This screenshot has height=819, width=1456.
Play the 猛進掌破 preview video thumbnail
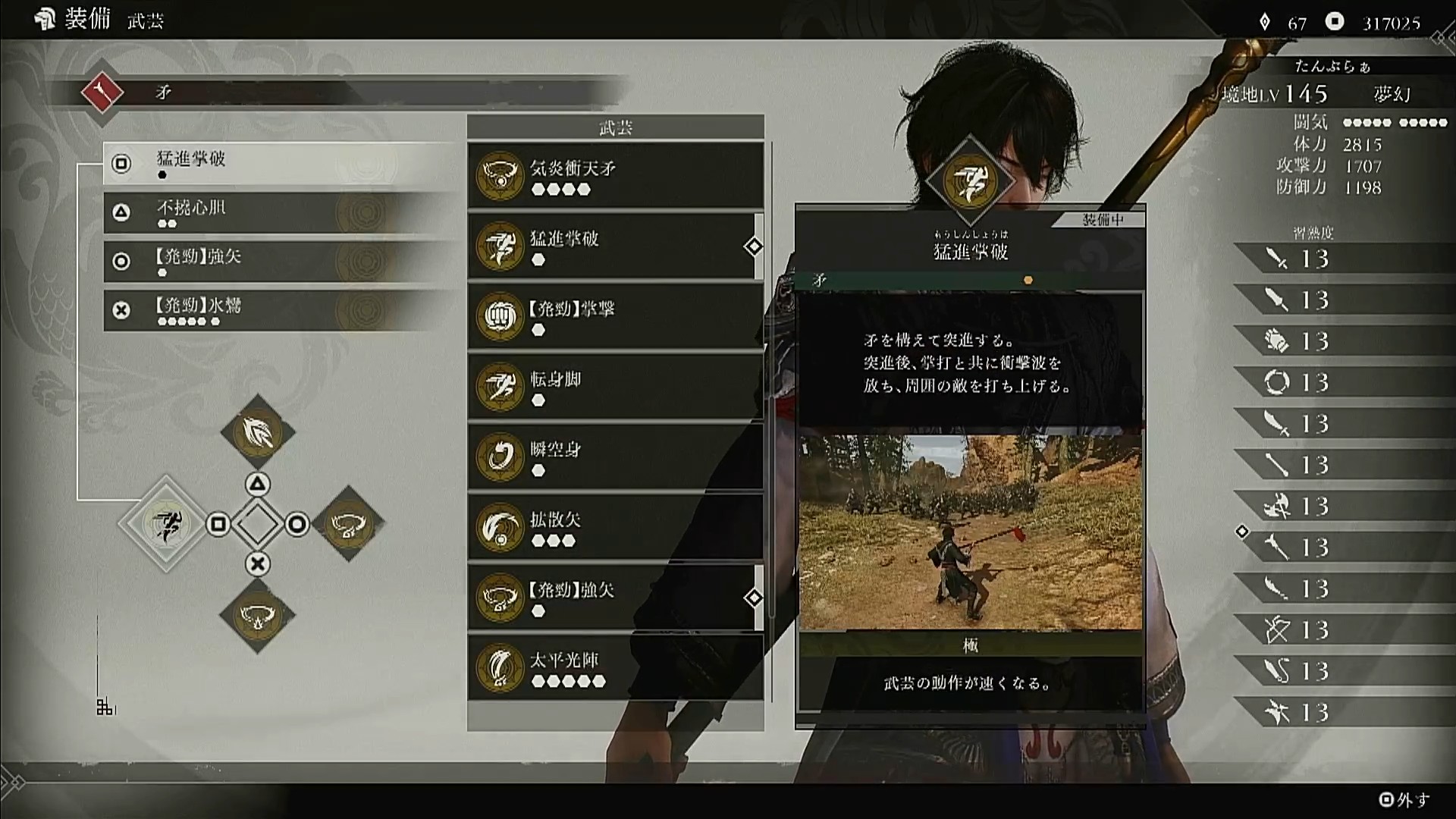click(x=970, y=532)
